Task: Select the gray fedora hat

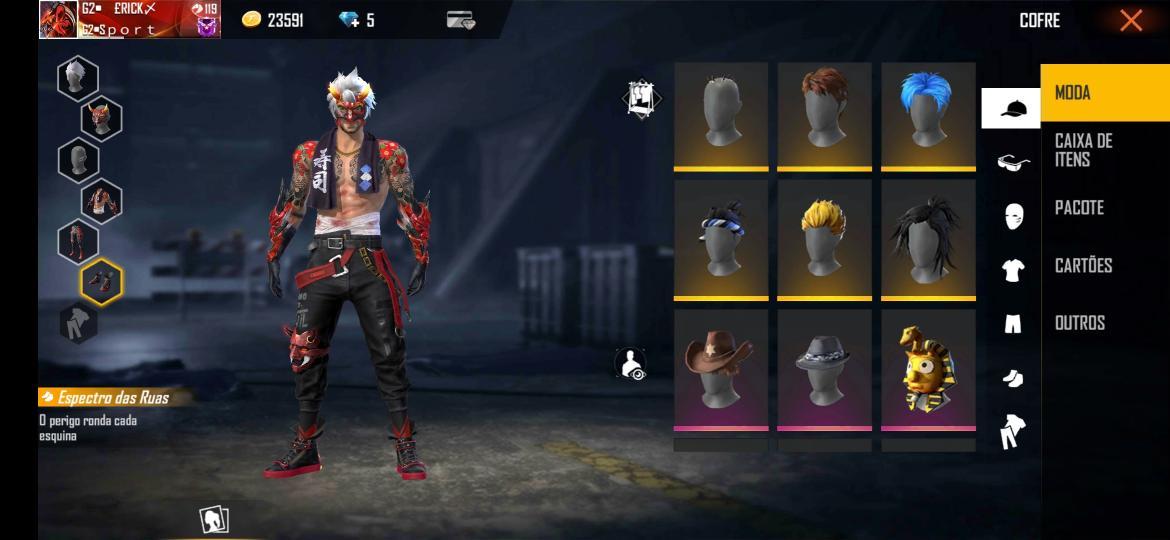Action: (824, 367)
